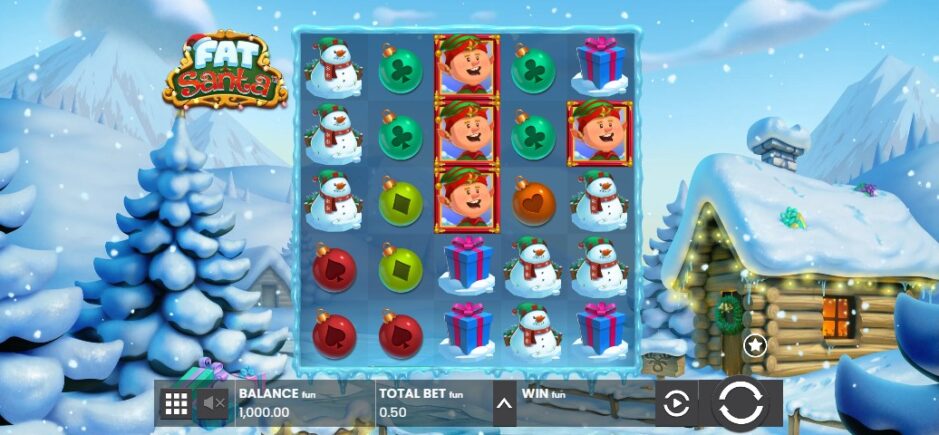The image size is (939, 435).
Task: Open the grid menu button
Action: pyautogui.click(x=176, y=403)
